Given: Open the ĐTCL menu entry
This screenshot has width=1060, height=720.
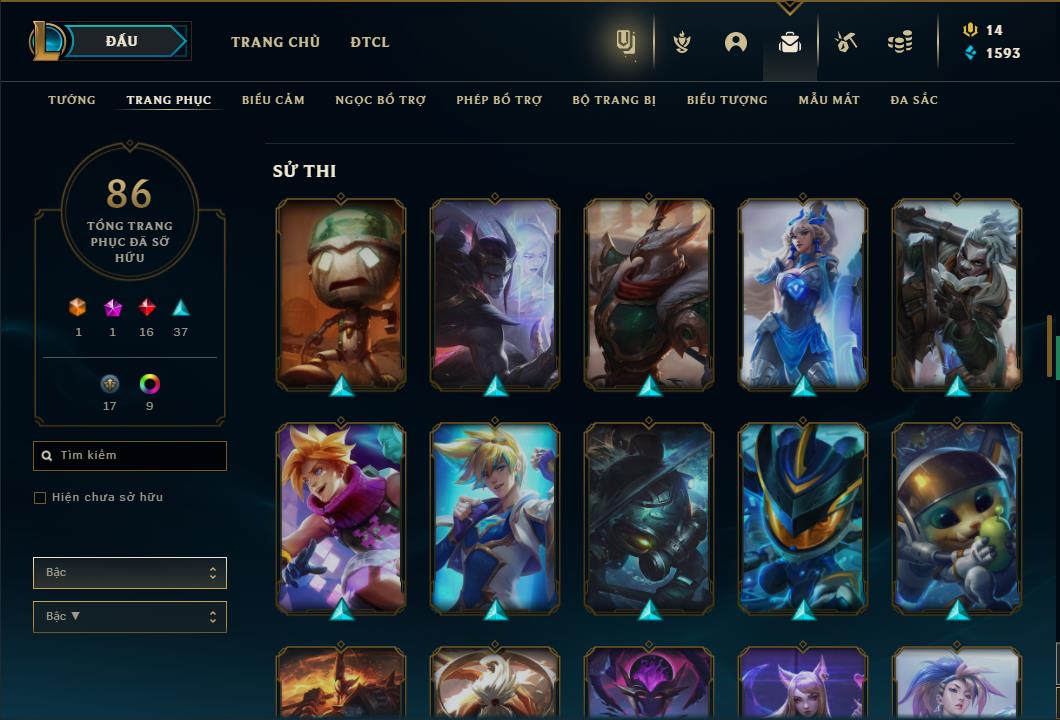Looking at the screenshot, I should [370, 42].
